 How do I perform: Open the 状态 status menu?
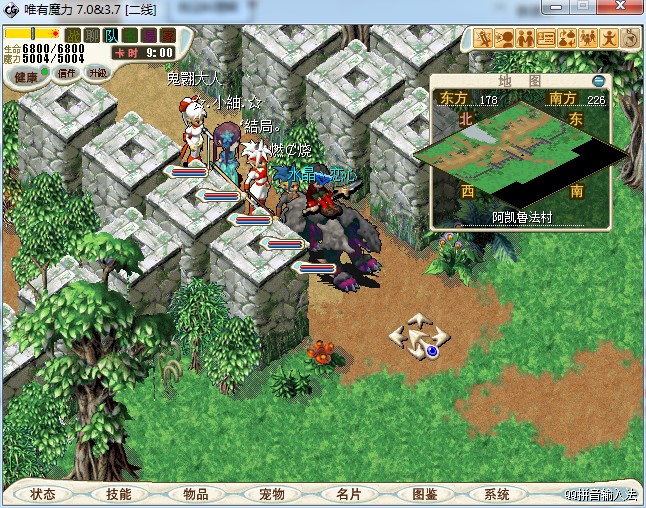tap(43, 494)
